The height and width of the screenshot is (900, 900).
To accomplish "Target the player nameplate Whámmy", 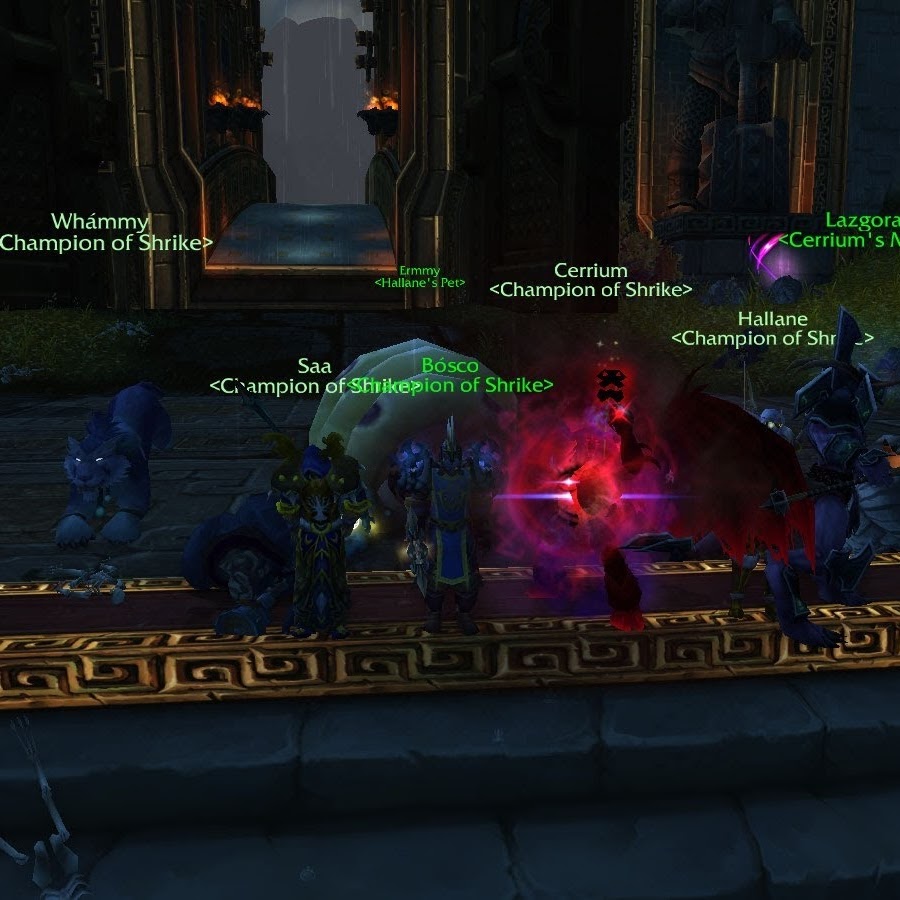I will tap(100, 222).
